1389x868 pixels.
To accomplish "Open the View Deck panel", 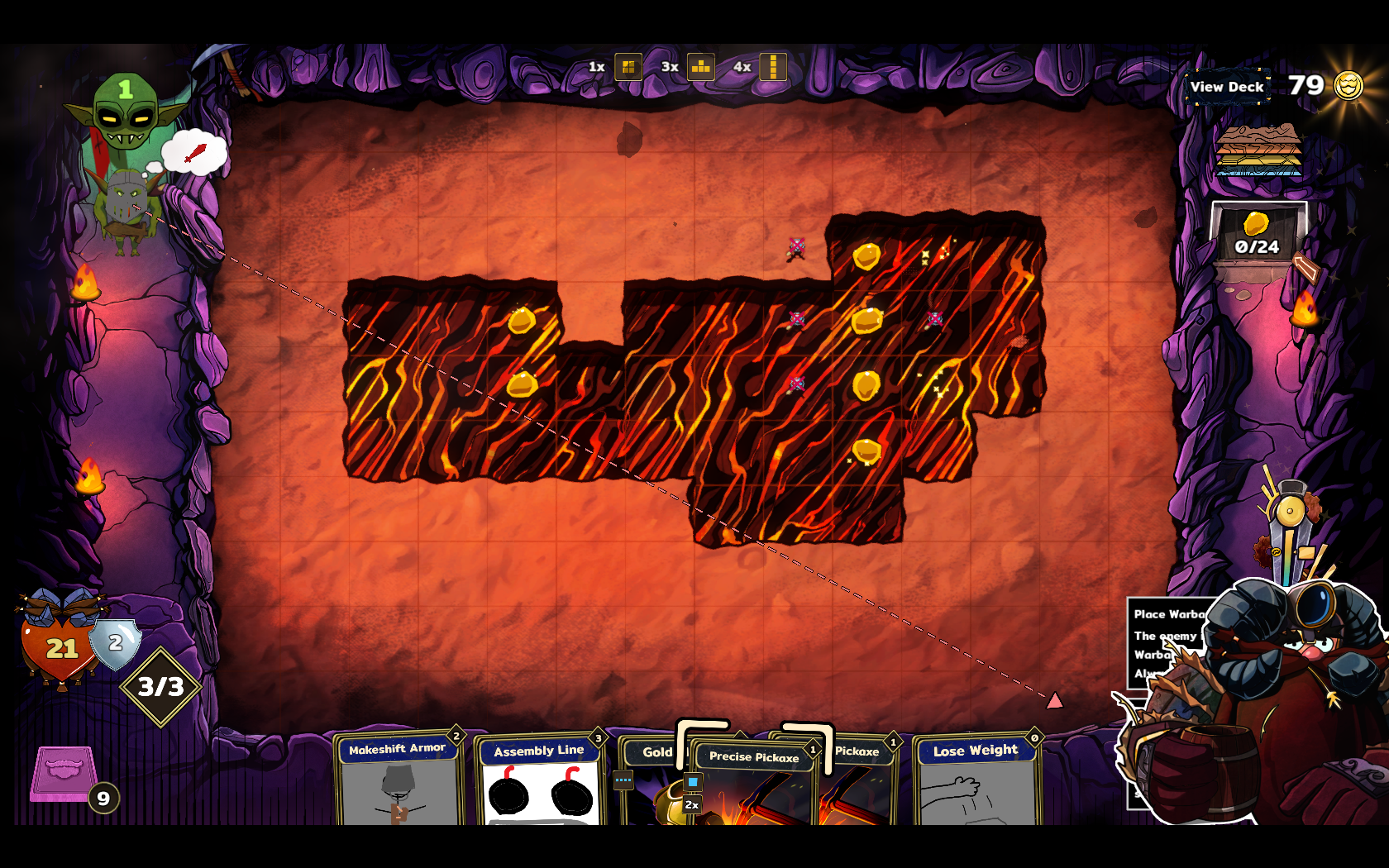I will click(1227, 87).
